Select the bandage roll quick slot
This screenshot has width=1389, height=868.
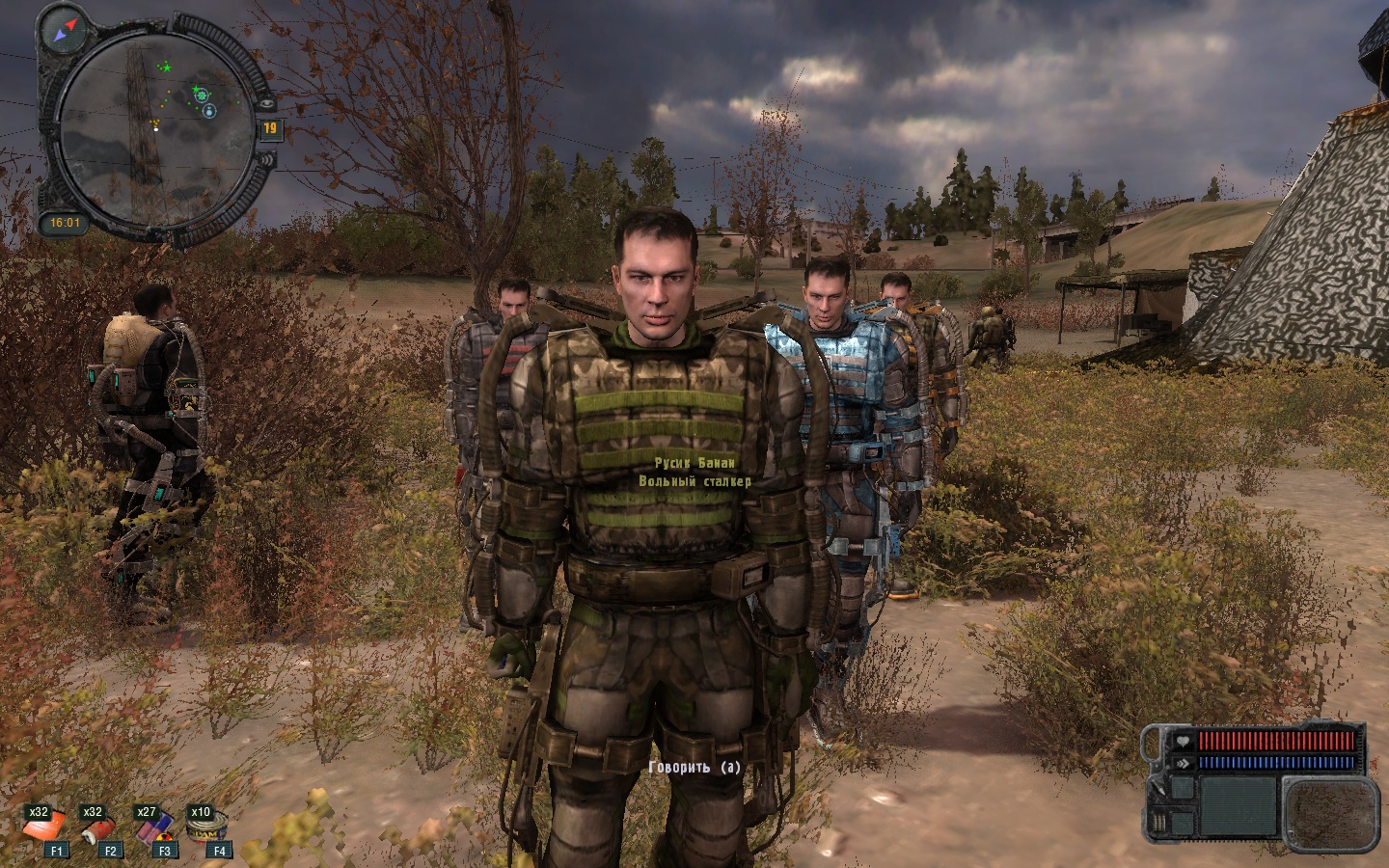pyautogui.click(x=97, y=827)
